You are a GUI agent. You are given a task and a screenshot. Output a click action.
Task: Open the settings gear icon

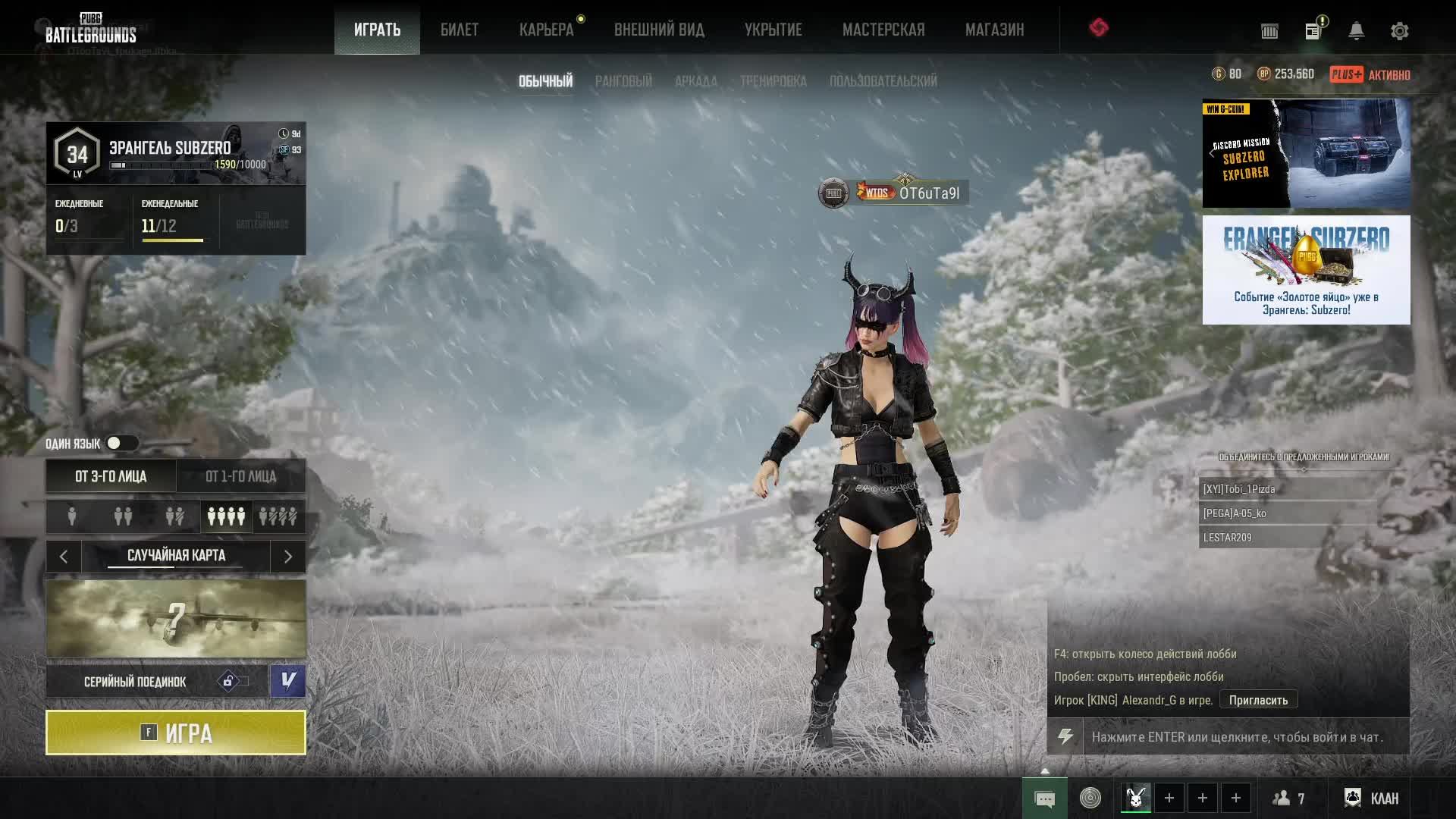click(x=1399, y=31)
